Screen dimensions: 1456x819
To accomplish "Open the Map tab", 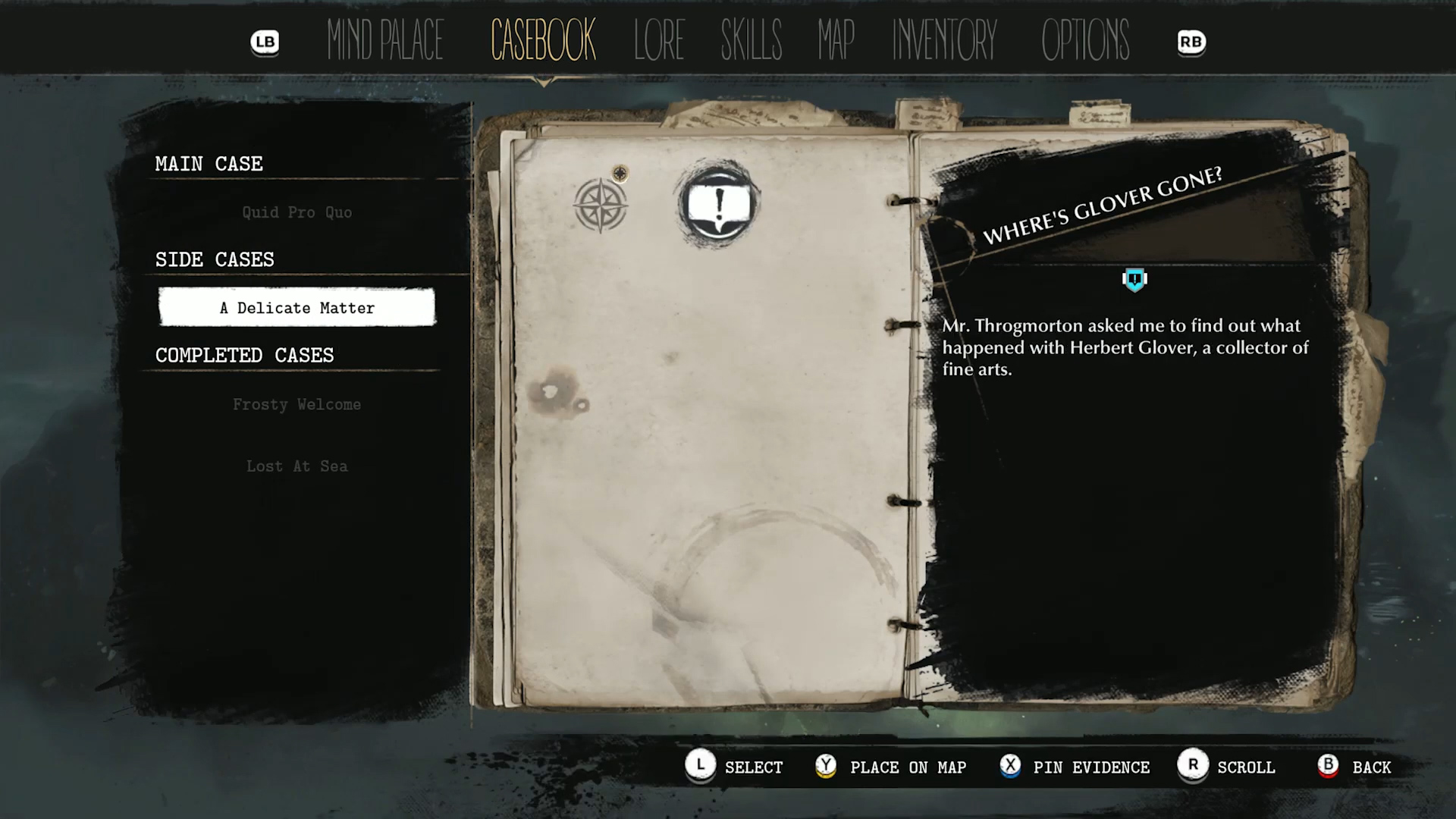I will pyautogui.click(x=836, y=41).
